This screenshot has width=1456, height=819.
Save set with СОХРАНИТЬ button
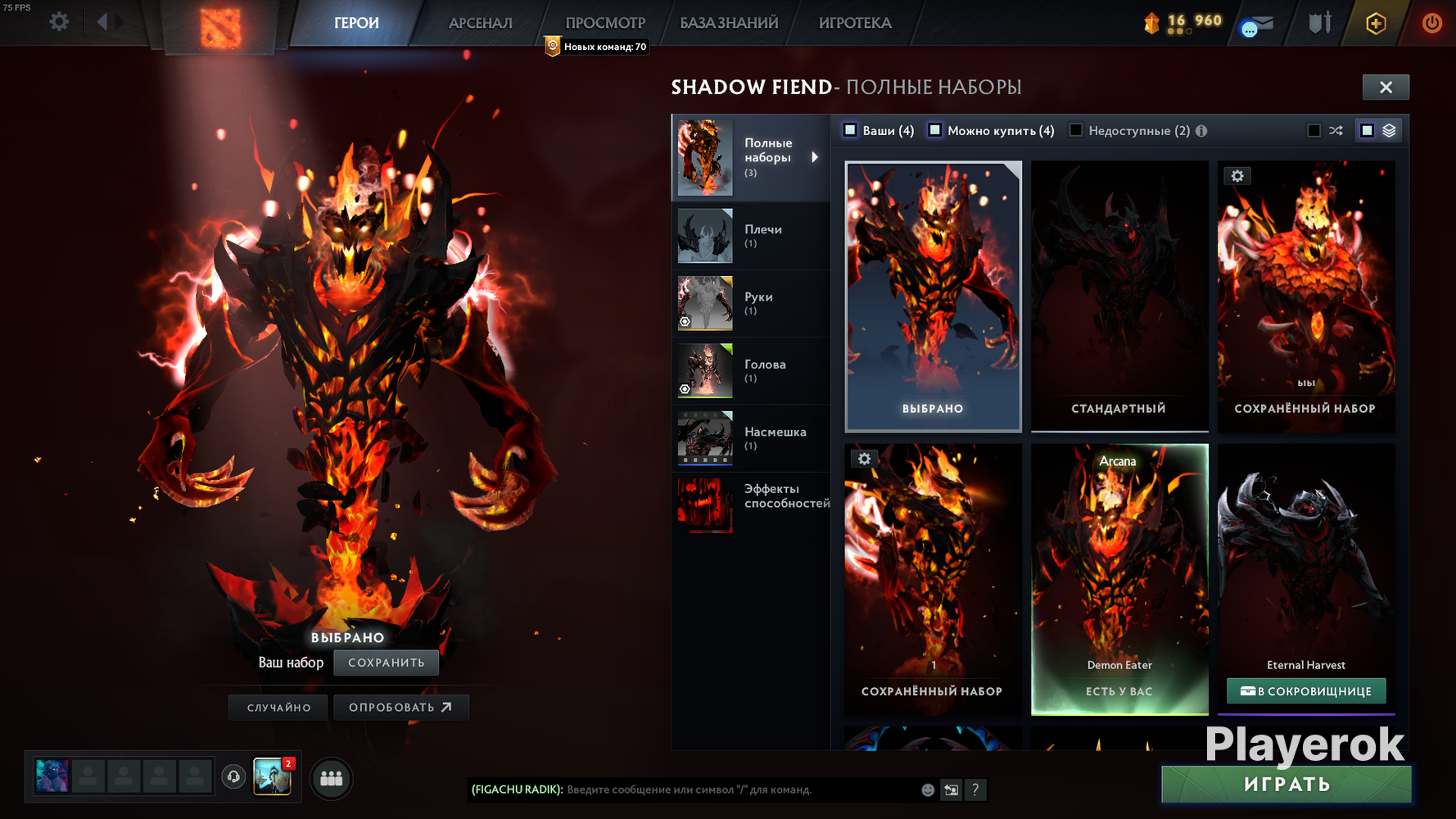[386, 663]
